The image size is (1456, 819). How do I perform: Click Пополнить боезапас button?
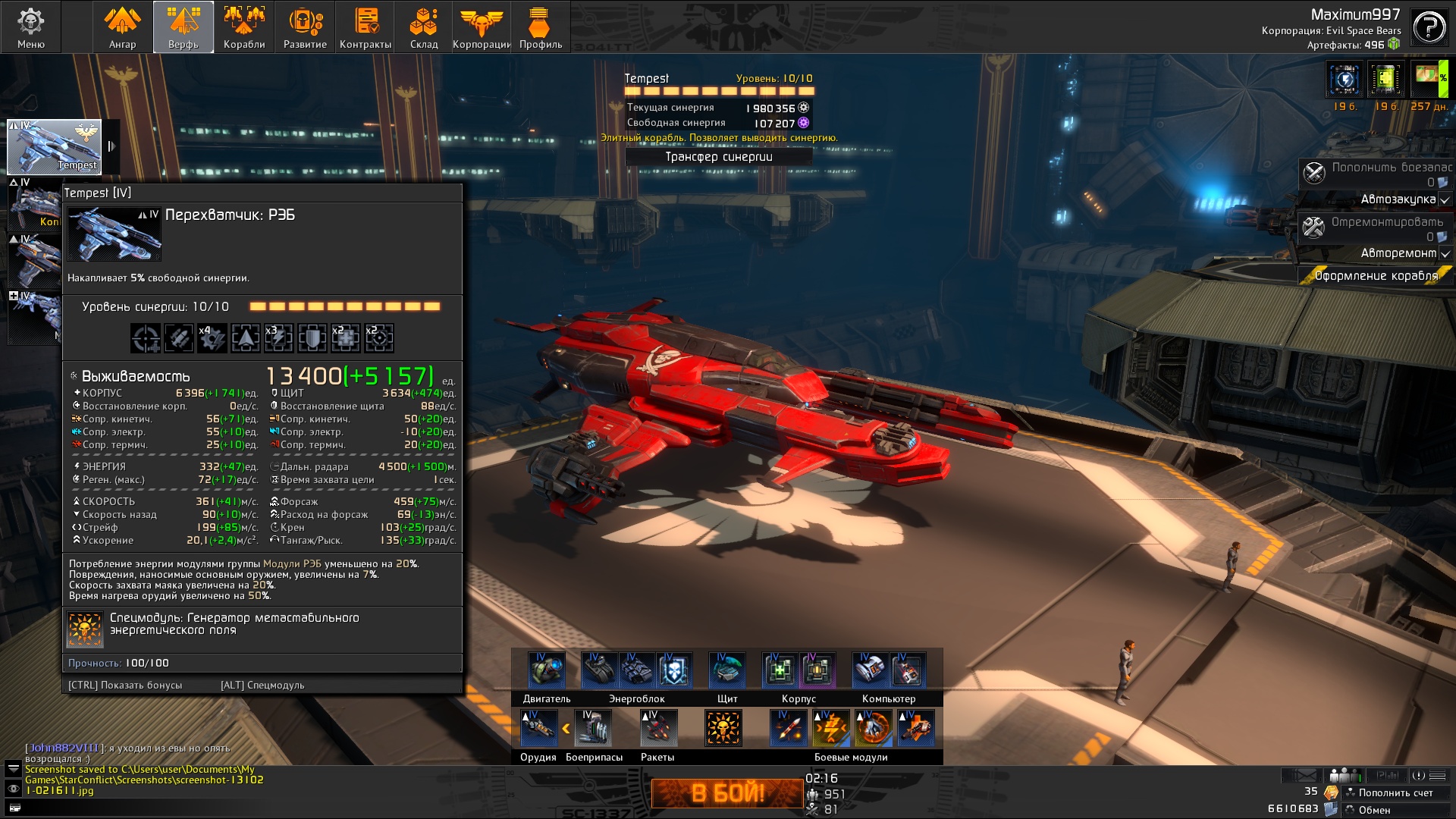(1376, 174)
